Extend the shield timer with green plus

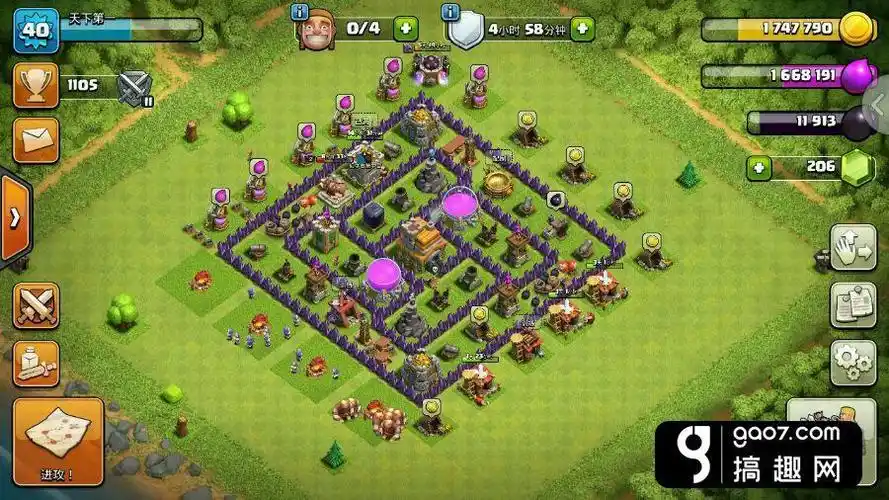pyautogui.click(x=582, y=28)
